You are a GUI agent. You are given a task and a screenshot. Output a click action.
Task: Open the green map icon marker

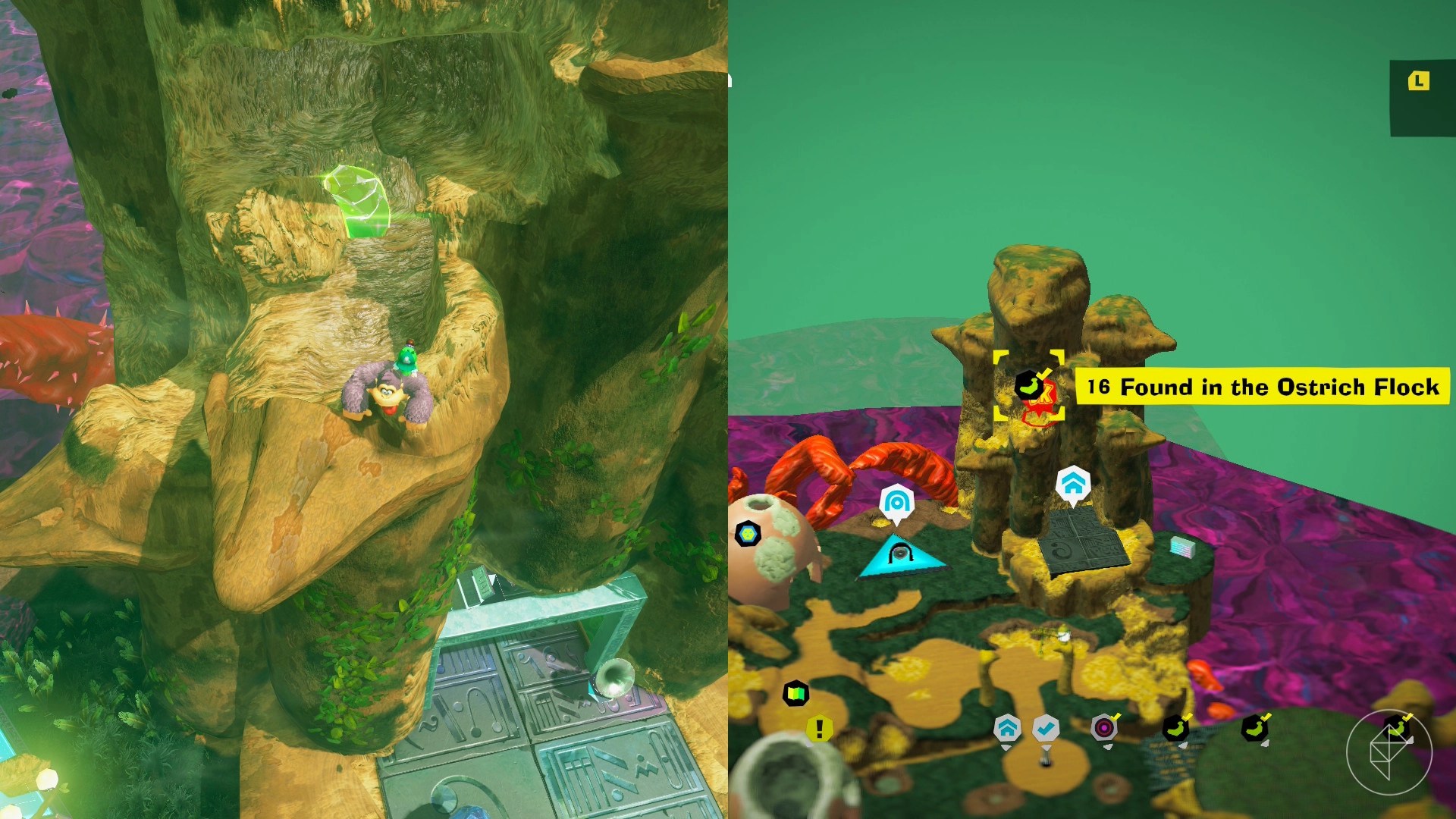[x=795, y=693]
